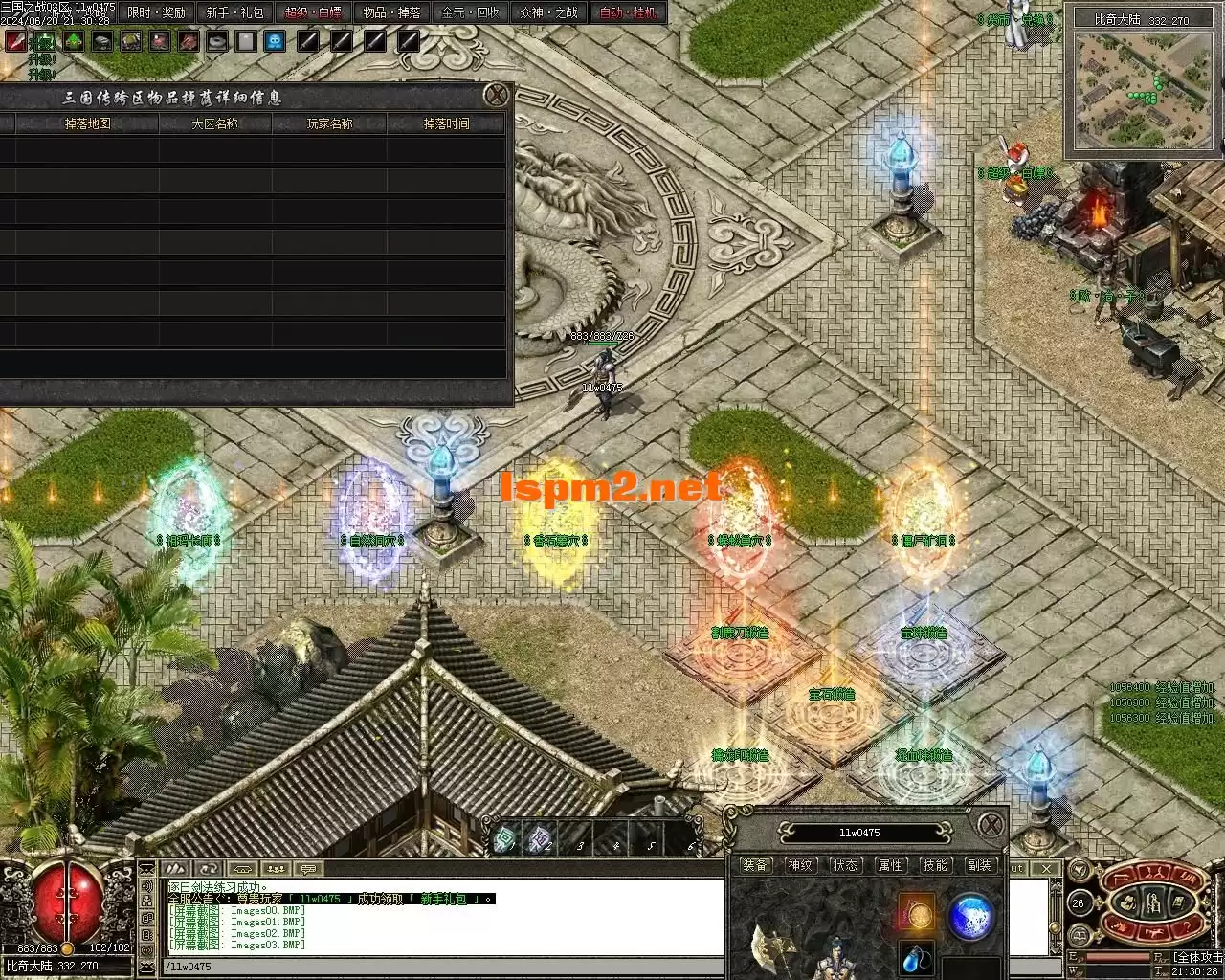The width and height of the screenshot is (1225, 980).
Task: Select the blue orb equipment slot
Action: pyautogui.click(x=970, y=914)
